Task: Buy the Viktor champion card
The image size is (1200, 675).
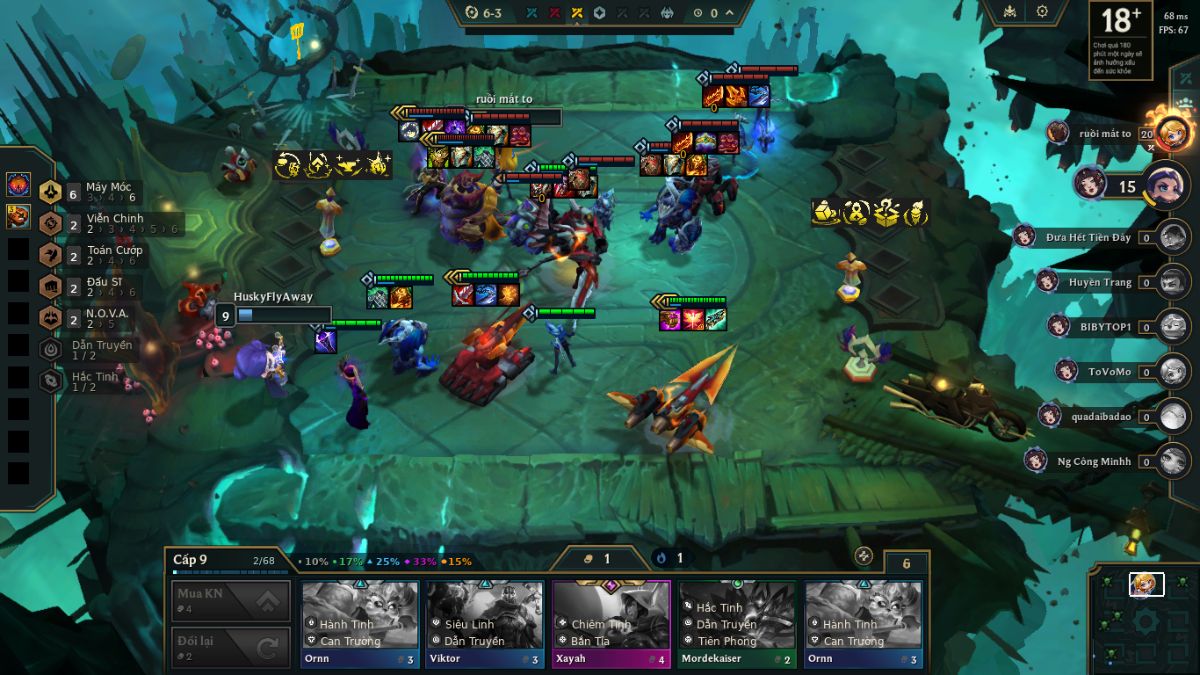Action: click(x=485, y=623)
